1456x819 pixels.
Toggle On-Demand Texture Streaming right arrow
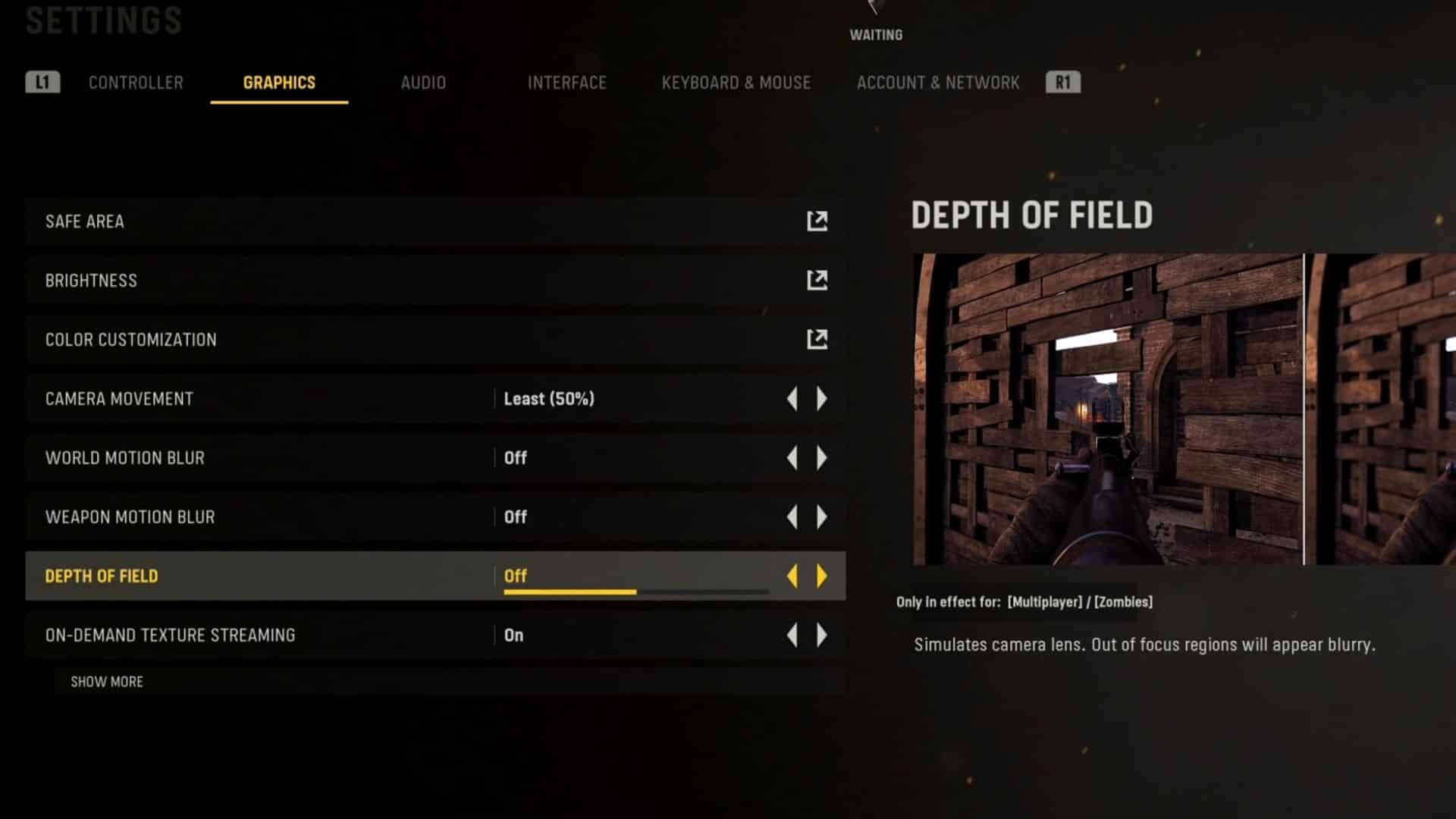point(822,635)
